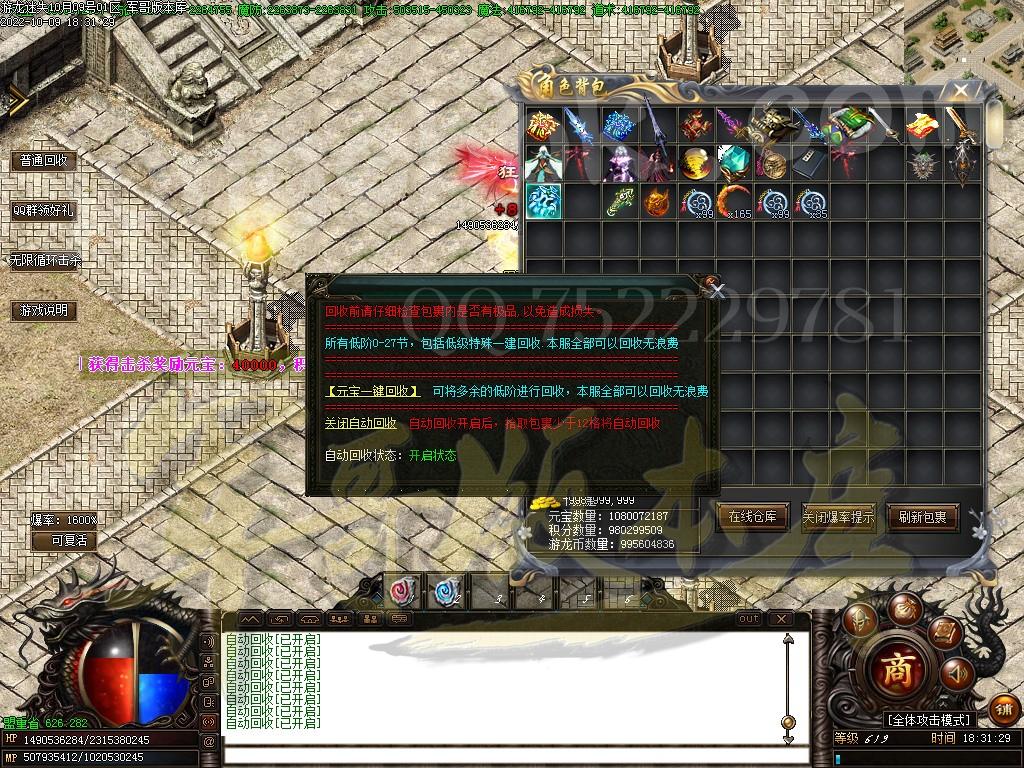Toggle 关闭爆率提示 drop rate hints

pyautogui.click(x=838, y=517)
